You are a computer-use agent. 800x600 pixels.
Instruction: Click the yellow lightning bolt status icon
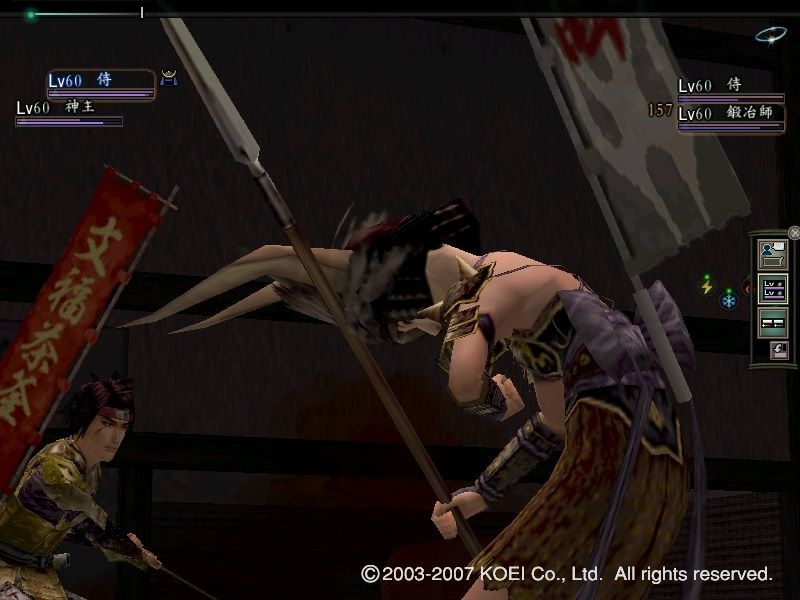[708, 287]
